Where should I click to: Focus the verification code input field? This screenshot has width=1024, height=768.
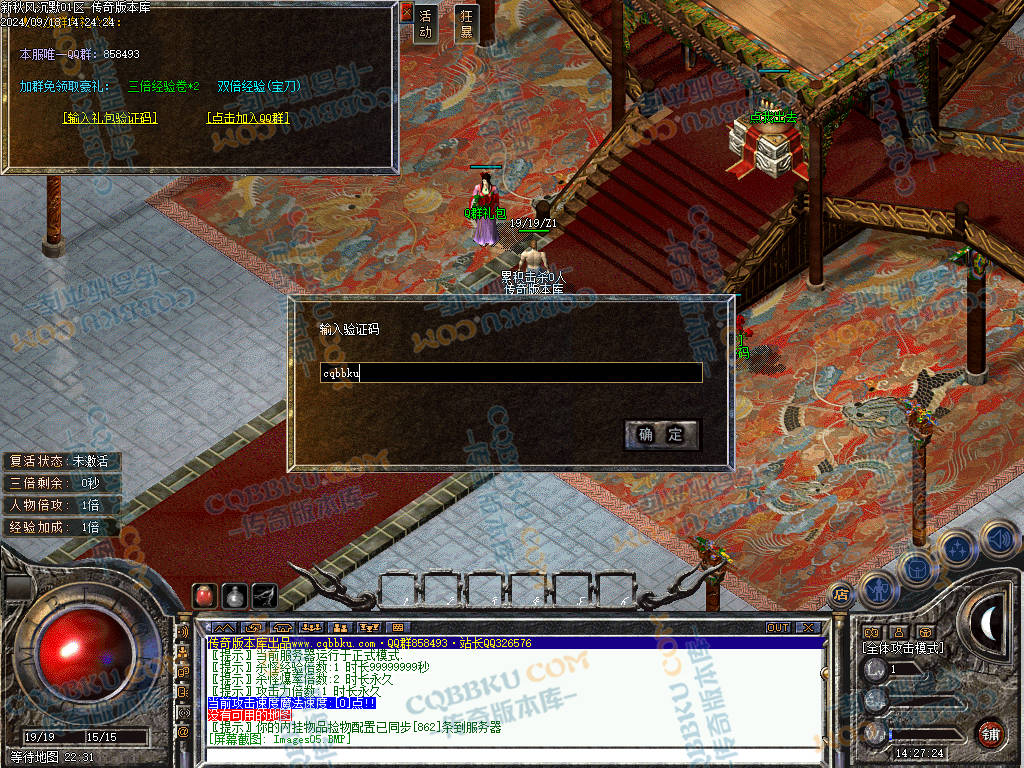click(x=510, y=373)
